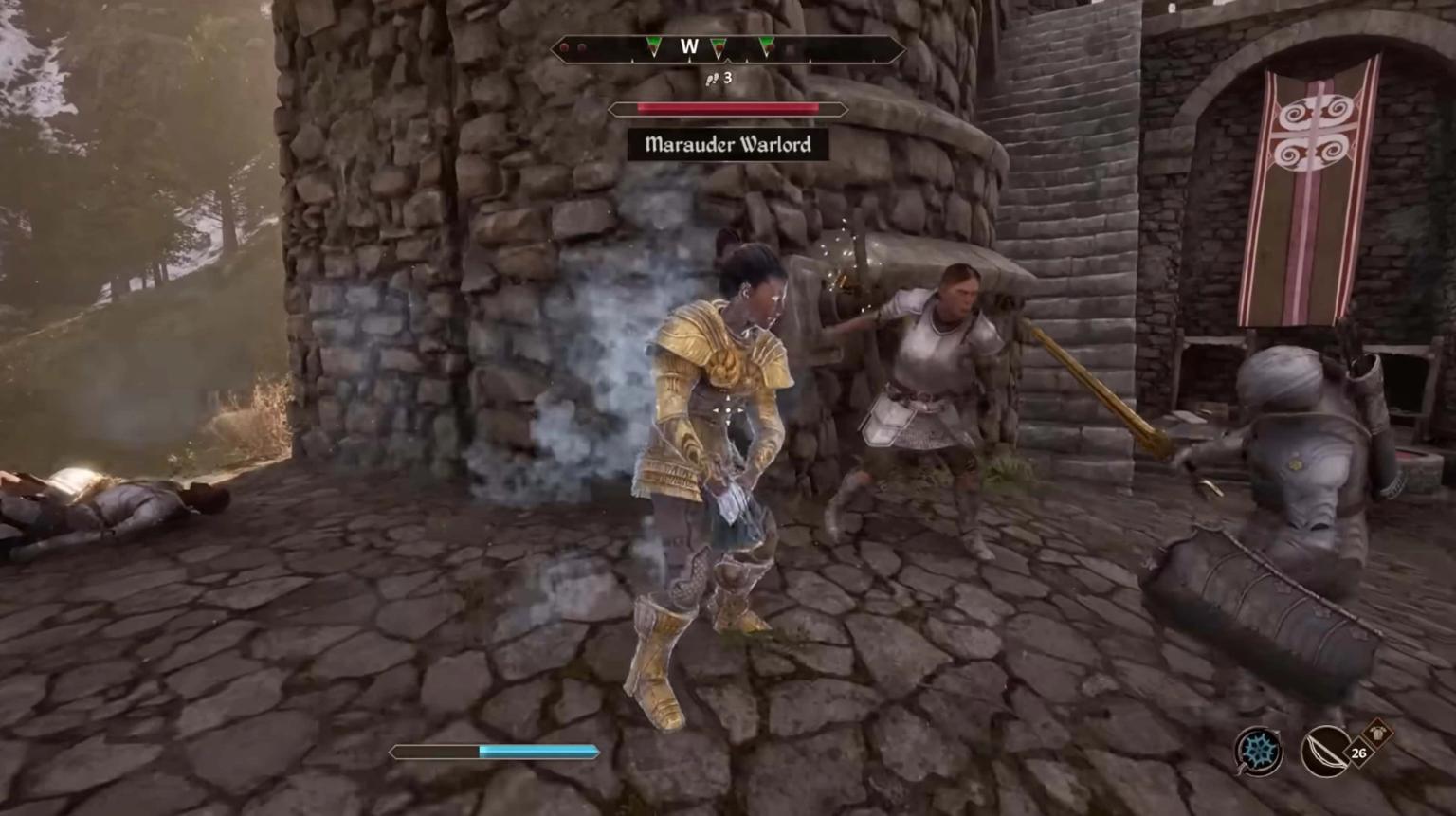The height and width of the screenshot is (816, 1456).
Task: Click the W direction label on the compass
Action: tap(689, 45)
